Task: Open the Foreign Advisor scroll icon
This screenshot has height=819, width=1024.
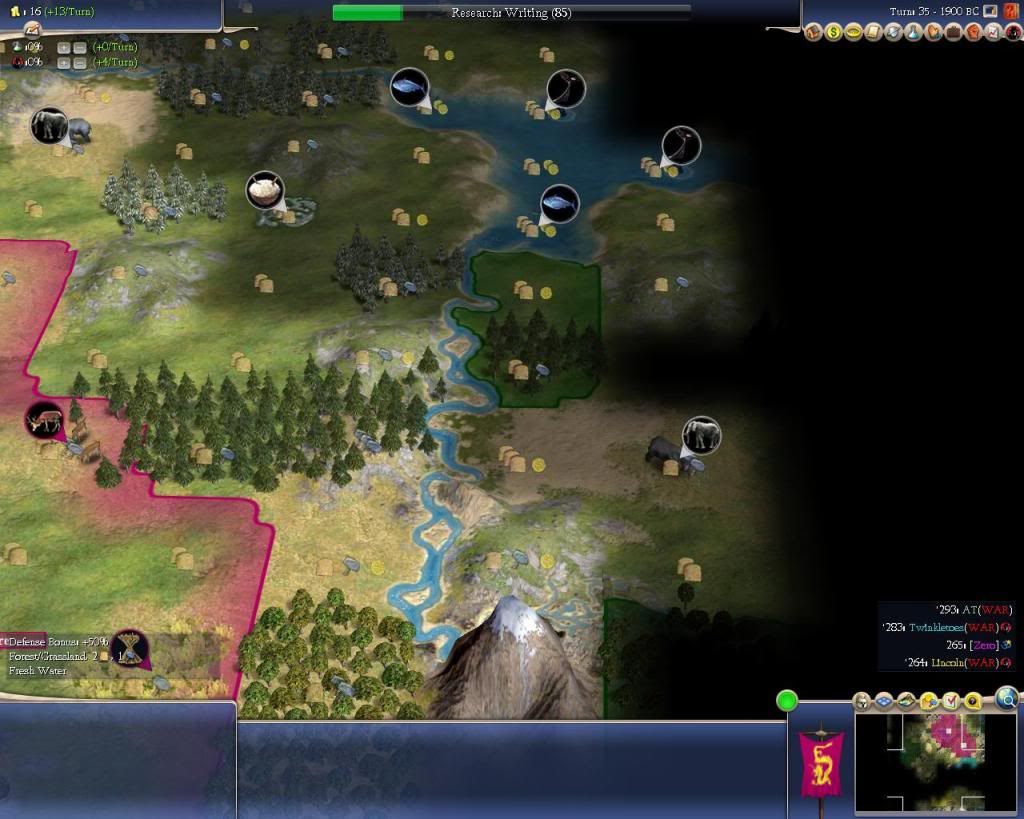Action: 871,32
